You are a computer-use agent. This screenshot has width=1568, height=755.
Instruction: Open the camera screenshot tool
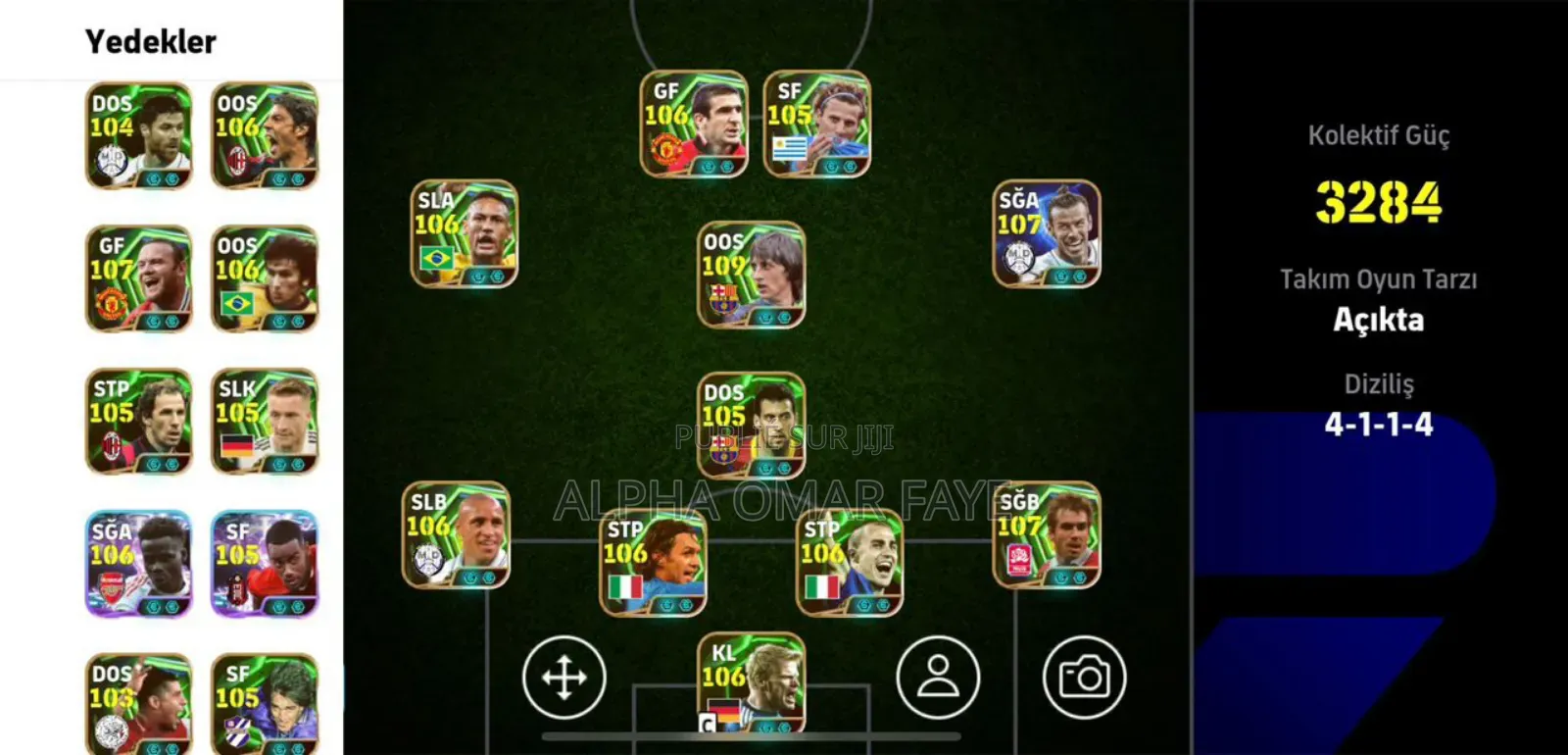click(1086, 676)
